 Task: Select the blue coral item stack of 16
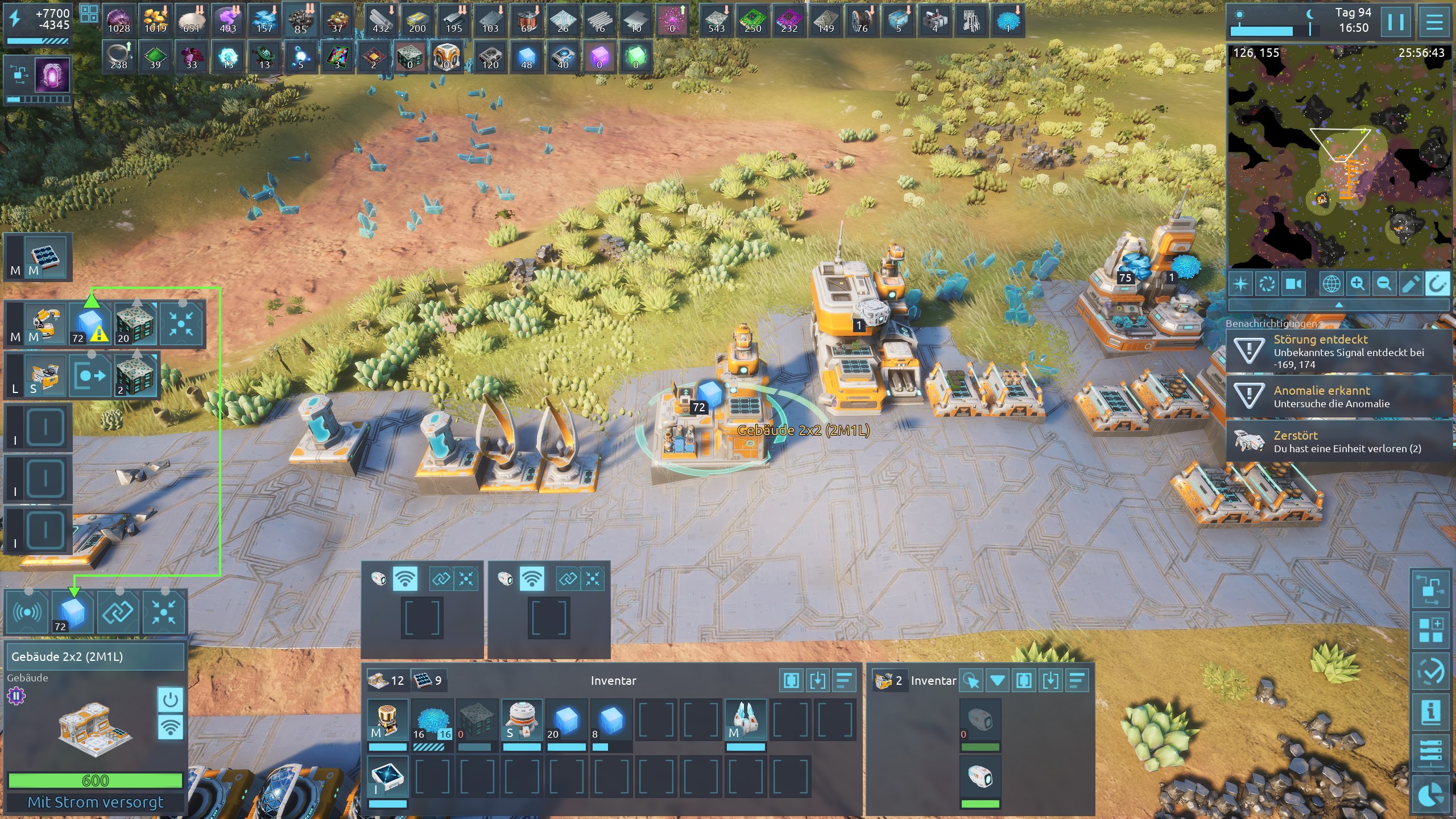[432, 721]
